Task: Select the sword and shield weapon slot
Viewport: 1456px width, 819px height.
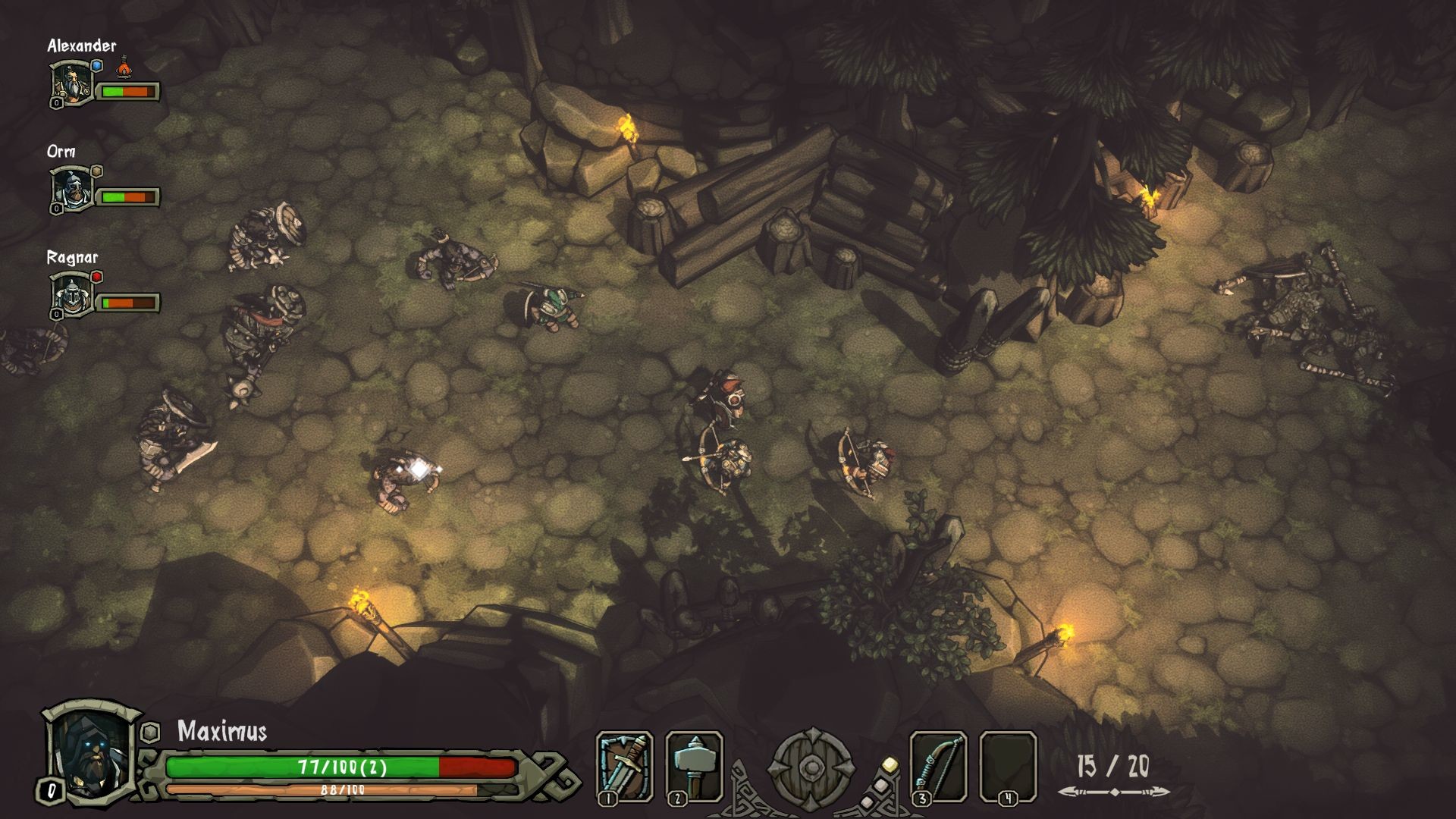Action: click(x=624, y=766)
